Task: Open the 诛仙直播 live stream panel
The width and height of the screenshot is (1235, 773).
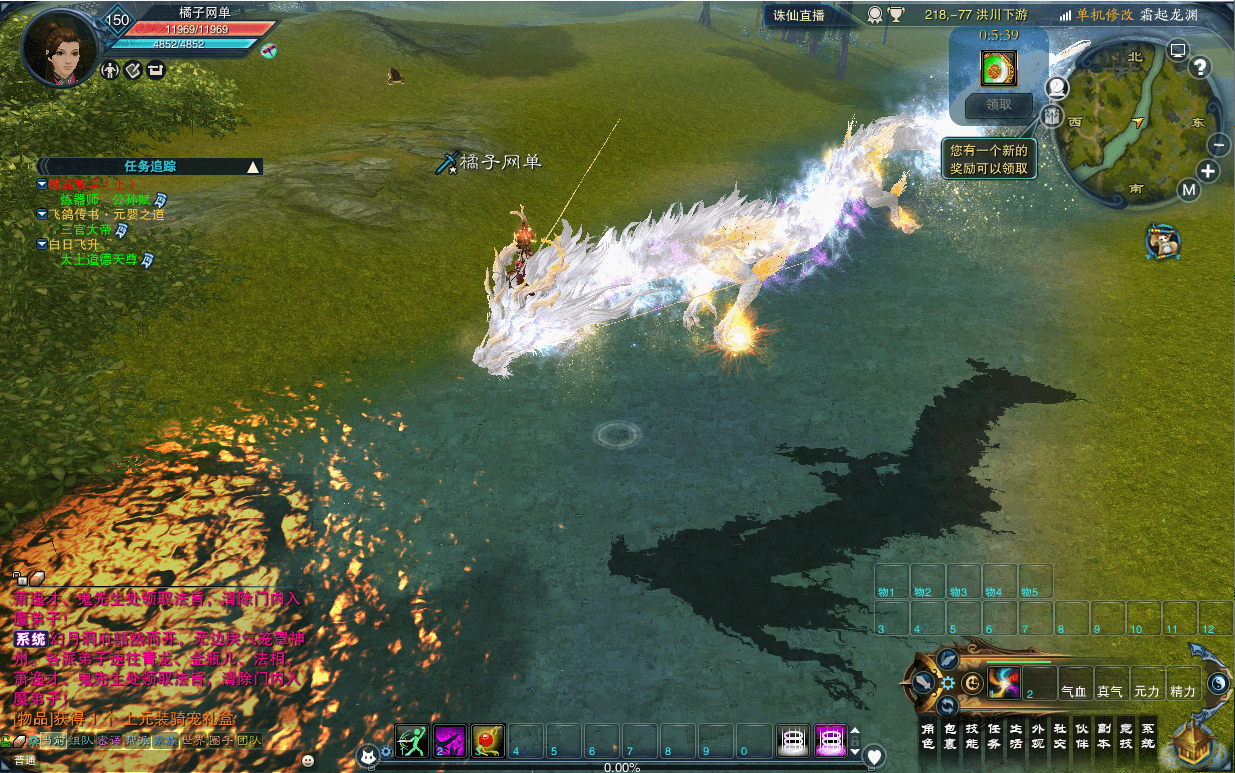Action: click(x=799, y=15)
